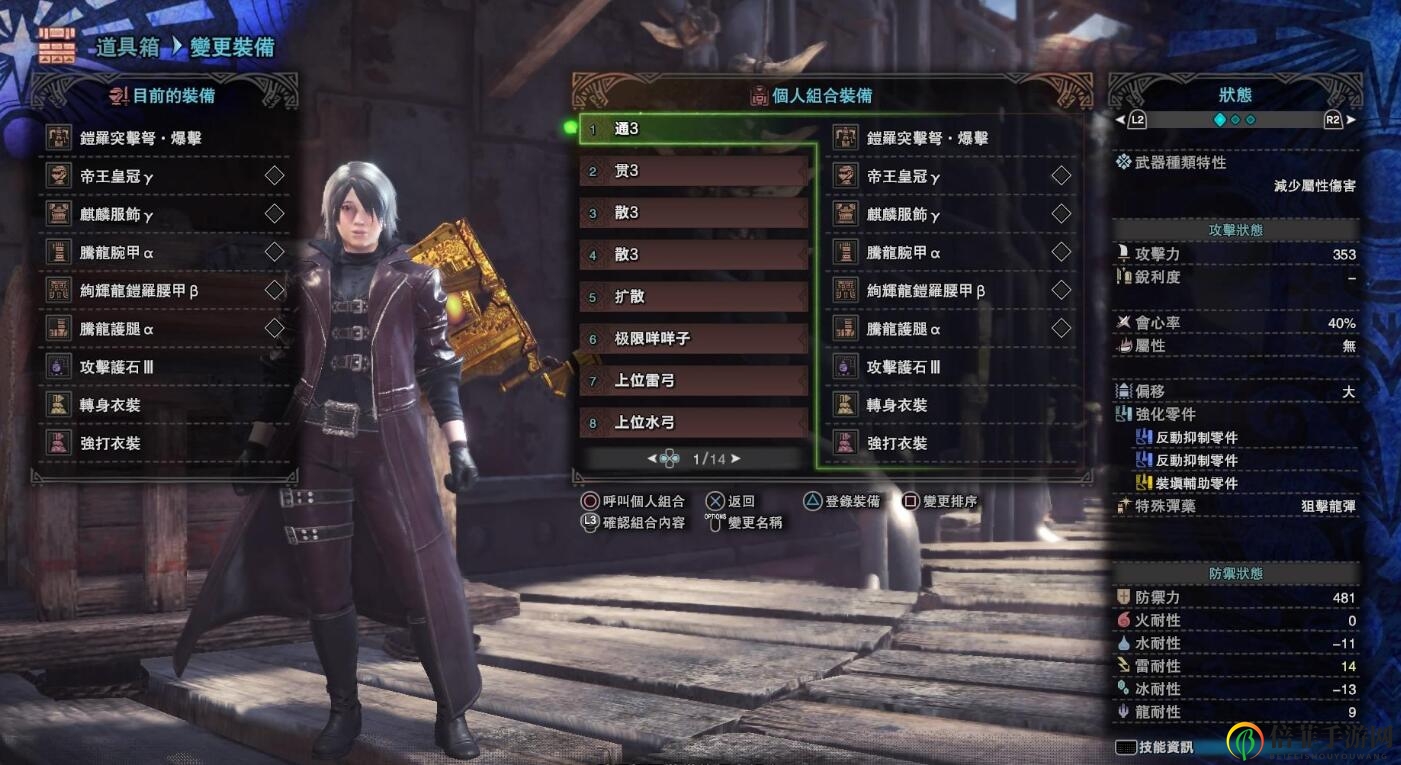Select loadout number 3 named 散3
1401x765 pixels.
[694, 213]
